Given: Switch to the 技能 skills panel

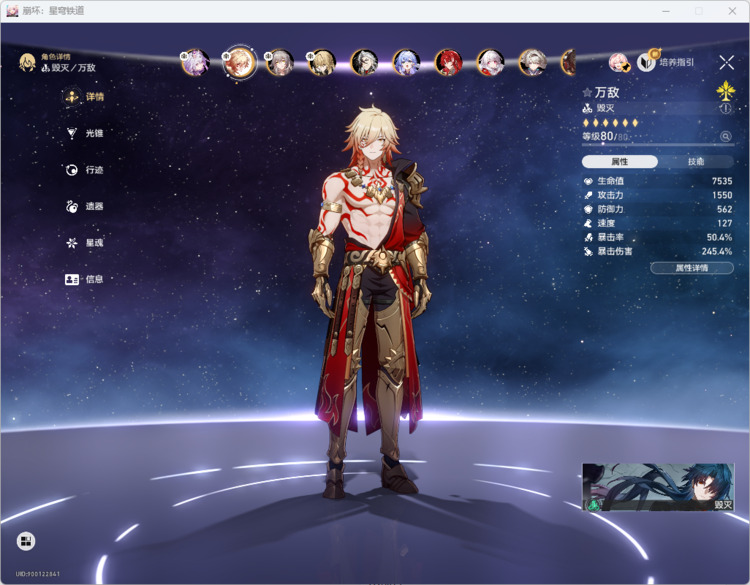Looking at the screenshot, I should 696,161.
